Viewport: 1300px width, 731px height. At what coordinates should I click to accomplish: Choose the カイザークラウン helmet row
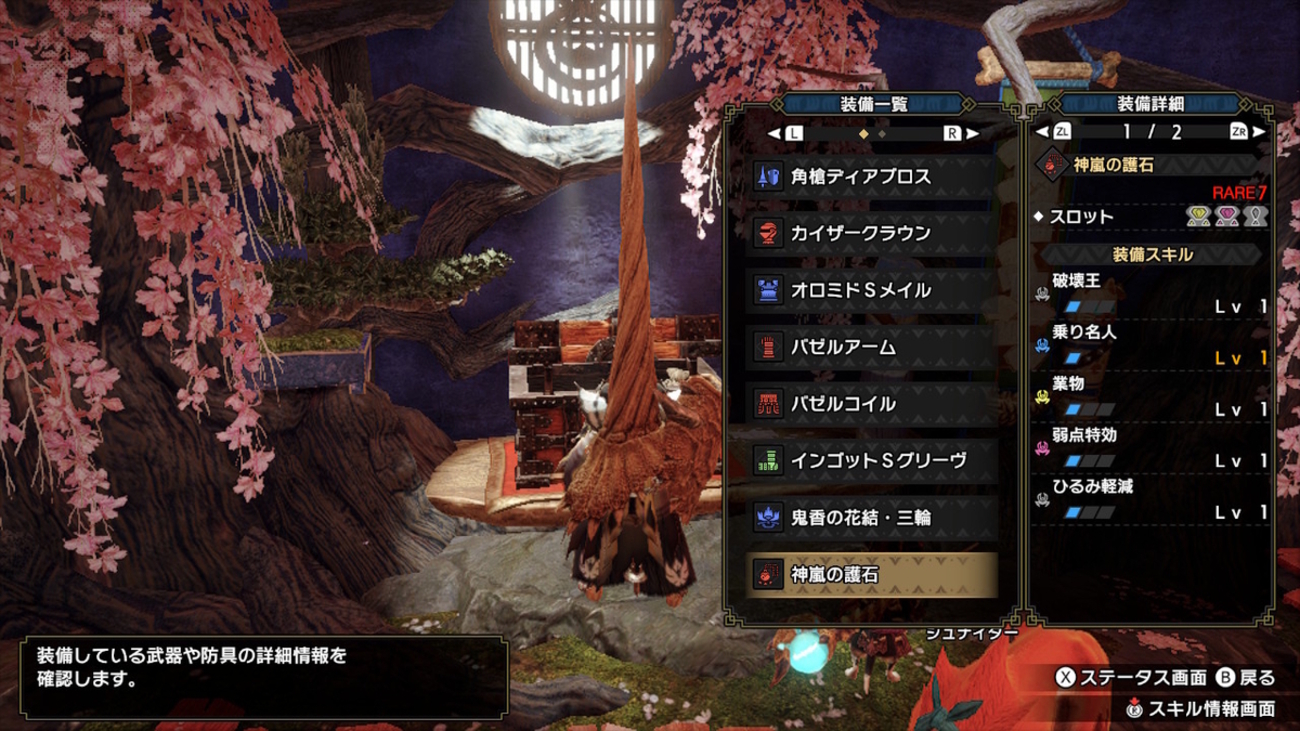point(871,234)
